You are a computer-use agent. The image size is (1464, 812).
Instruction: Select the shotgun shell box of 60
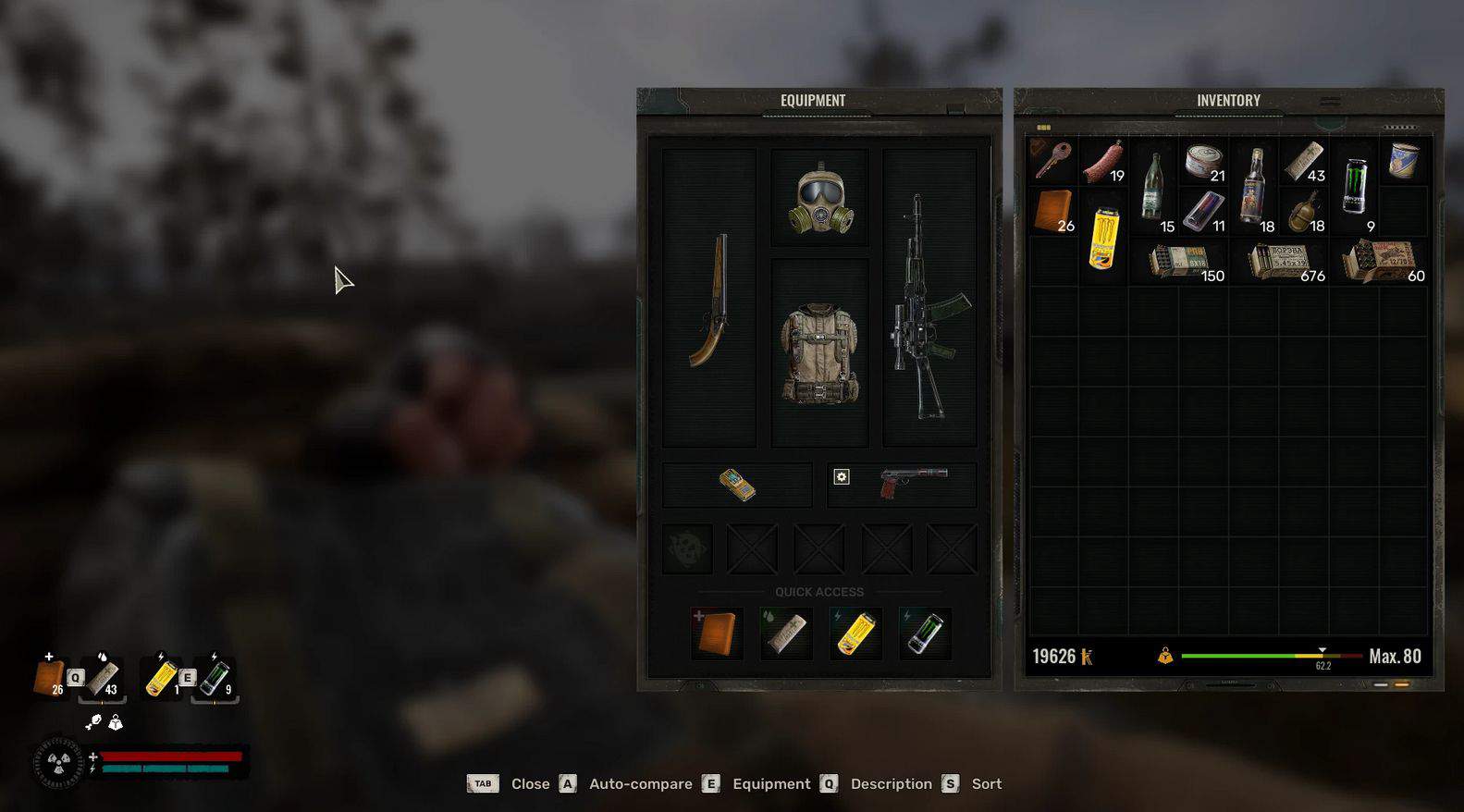1381,261
